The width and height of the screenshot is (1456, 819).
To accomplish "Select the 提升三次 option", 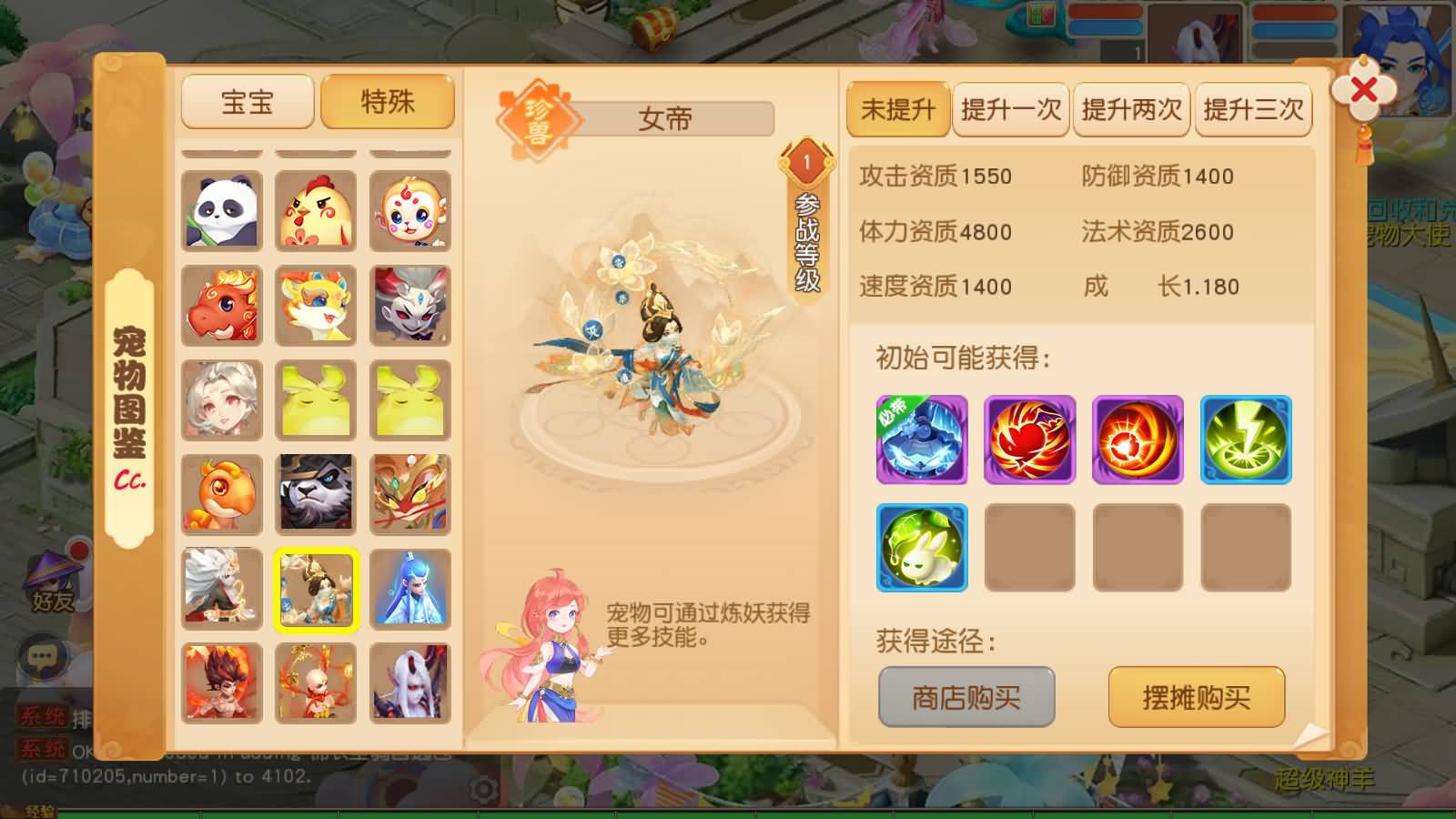I will click(x=1253, y=110).
